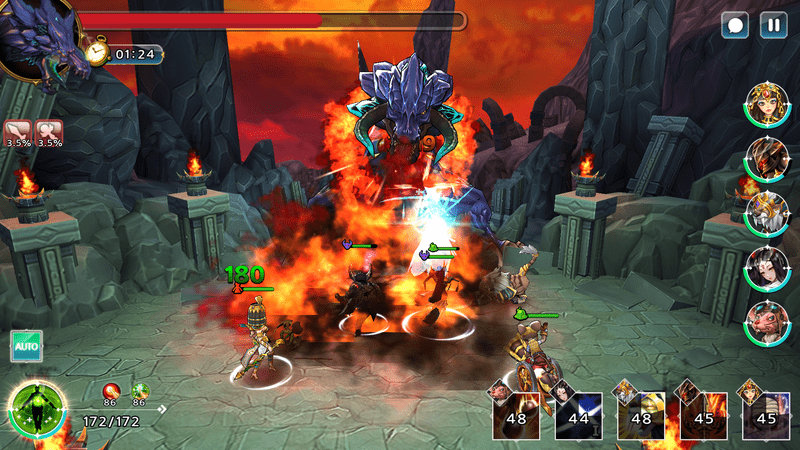
Task: Select the white-bearded crowned hero portrait
Action: (767, 212)
